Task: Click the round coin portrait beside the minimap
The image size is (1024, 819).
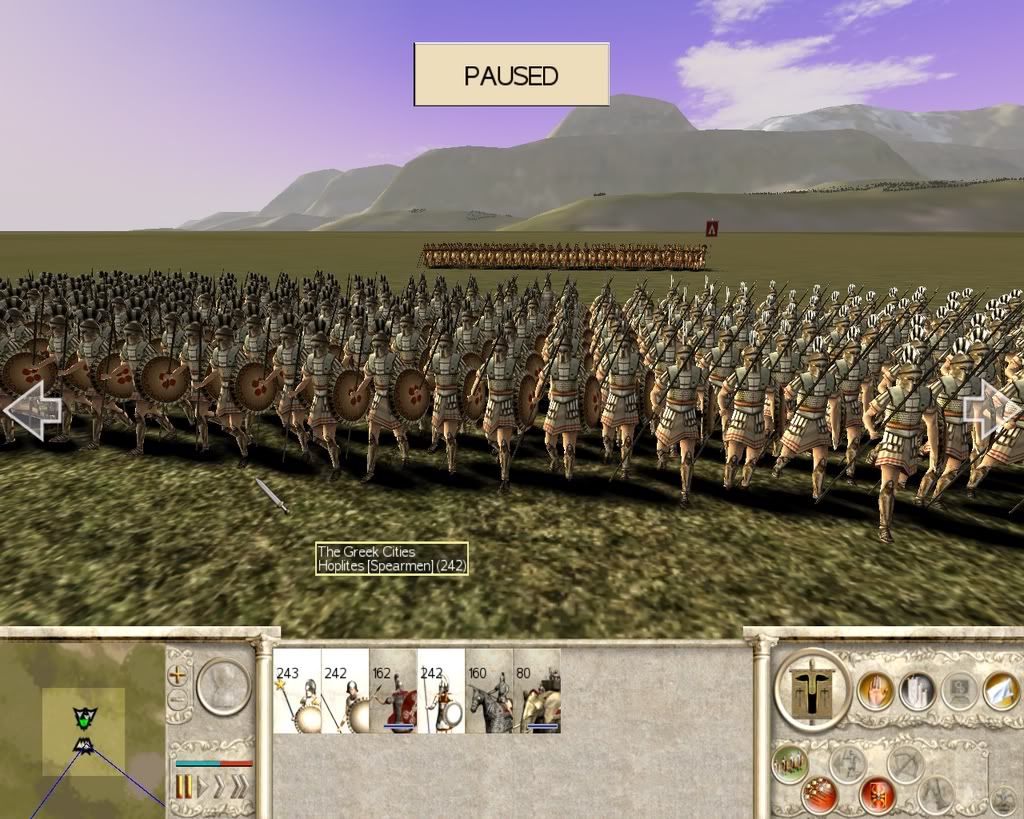Action: coord(223,684)
